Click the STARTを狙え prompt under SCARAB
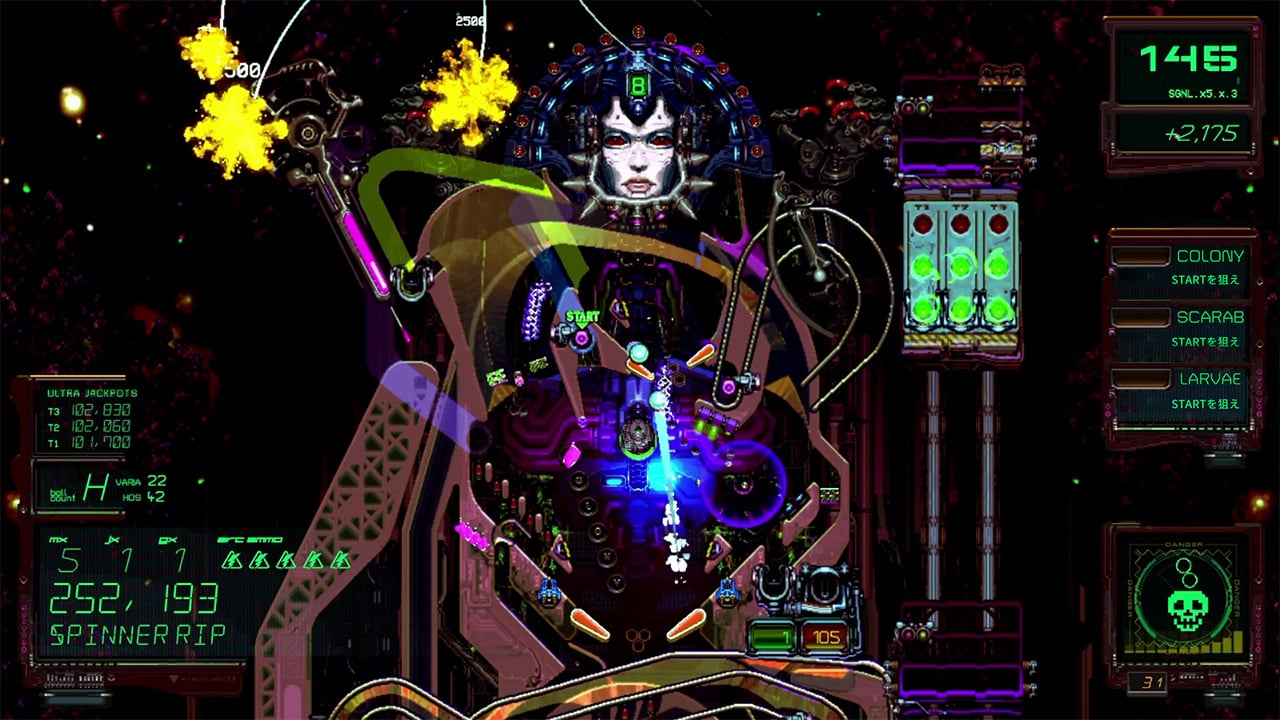Image resolution: width=1280 pixels, height=720 pixels. point(1208,340)
